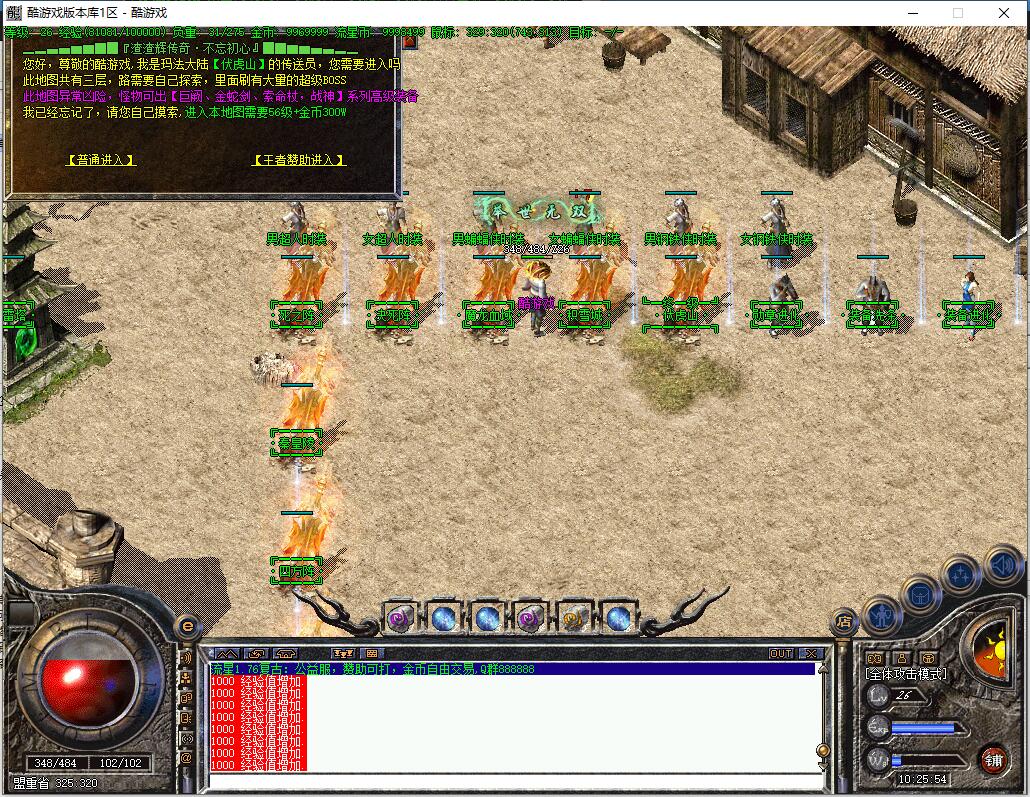Screen dimensions: 1030x797
Task: Click the OUT button above chat
Action: [x=781, y=653]
